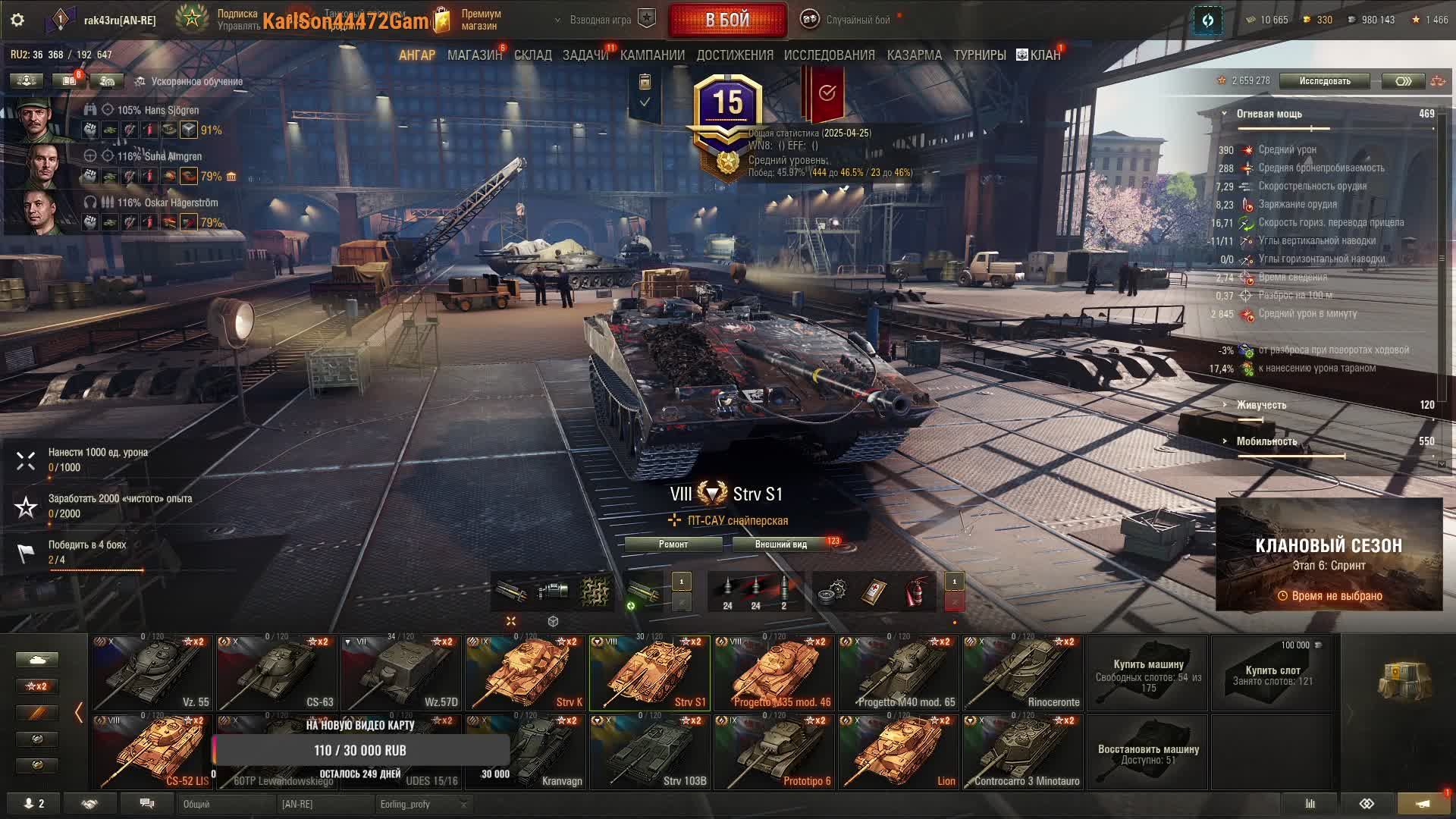This screenshot has height=819, width=1456.
Task: Open the ИССЛЕДОВАНИЯ tab
Action: click(x=829, y=55)
